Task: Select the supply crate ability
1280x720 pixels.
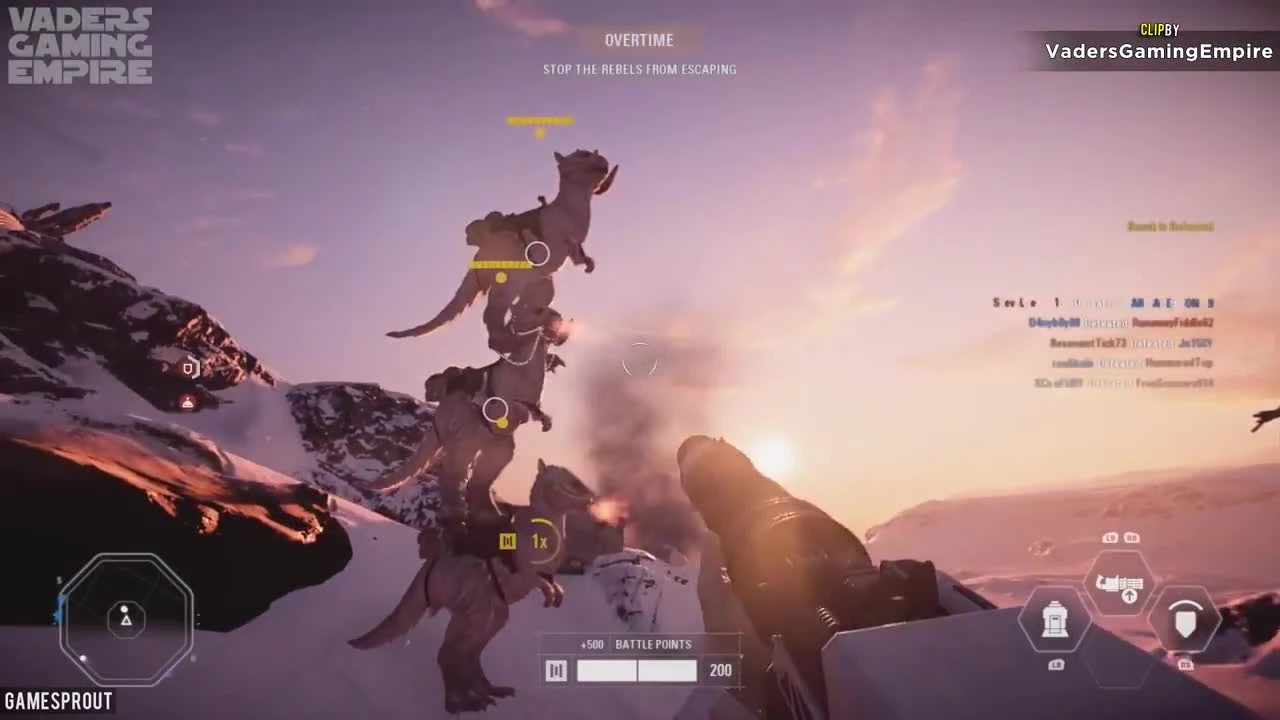Action: (x=1055, y=622)
